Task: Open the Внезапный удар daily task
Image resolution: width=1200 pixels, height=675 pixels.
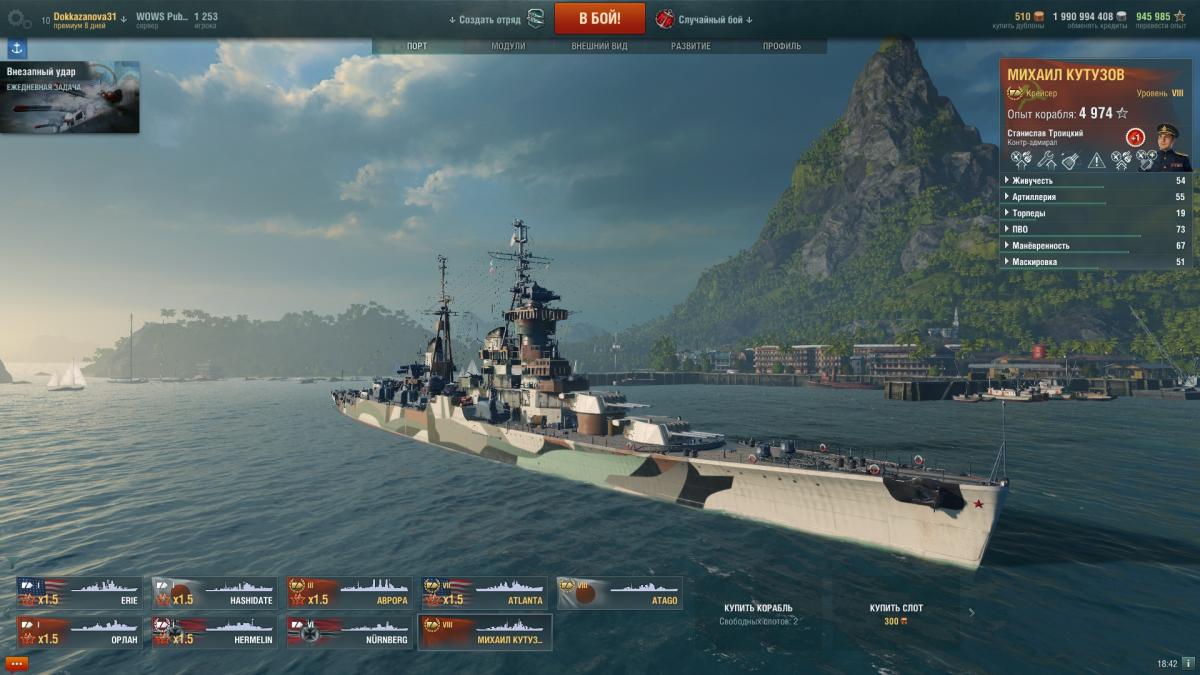Action: tap(70, 97)
